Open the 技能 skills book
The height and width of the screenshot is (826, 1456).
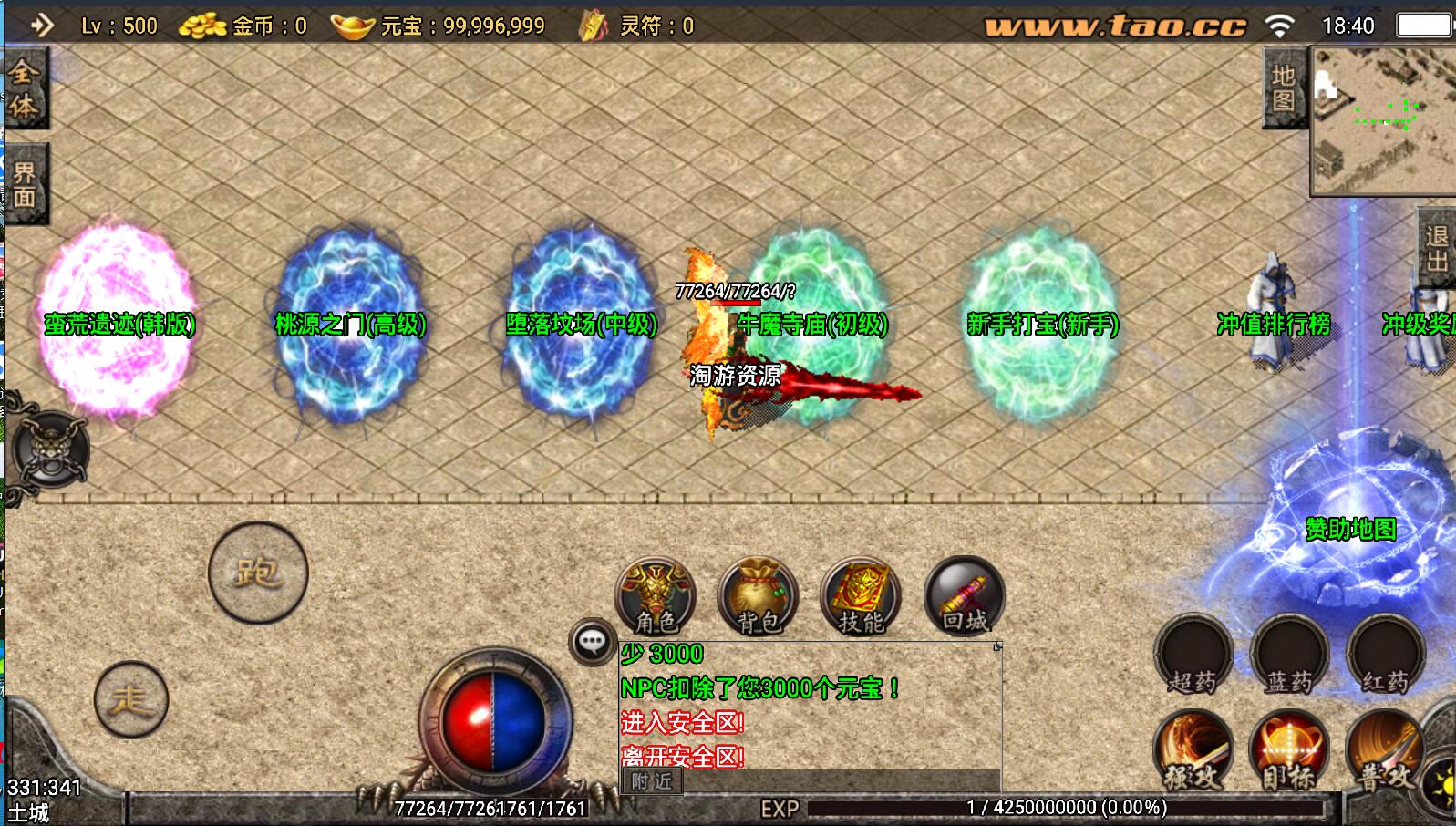861,596
